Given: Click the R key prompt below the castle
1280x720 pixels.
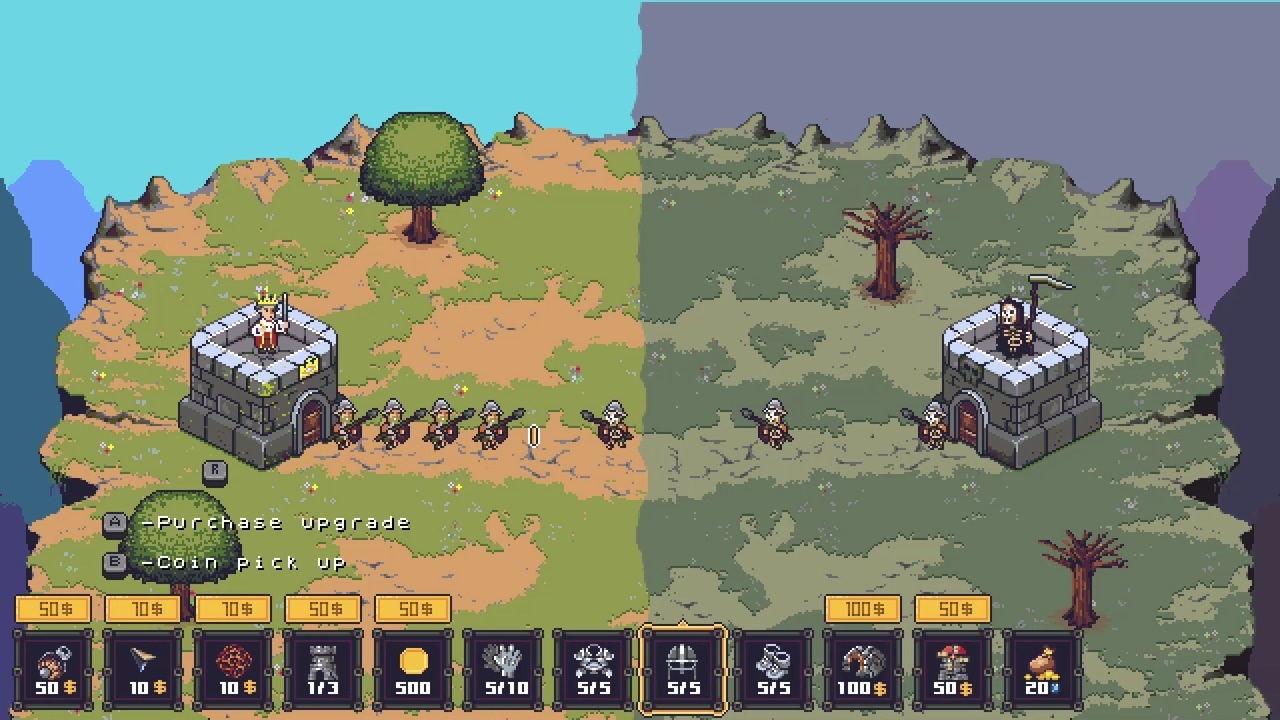Looking at the screenshot, I should pyautogui.click(x=216, y=471).
